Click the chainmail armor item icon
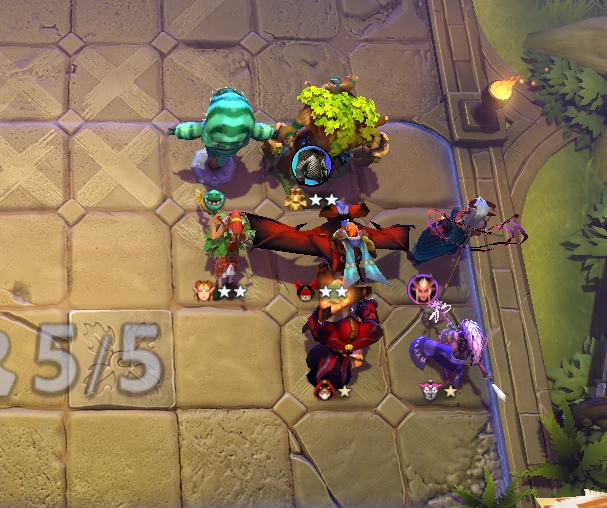Image resolution: width=607 pixels, height=508 pixels. [x=310, y=161]
